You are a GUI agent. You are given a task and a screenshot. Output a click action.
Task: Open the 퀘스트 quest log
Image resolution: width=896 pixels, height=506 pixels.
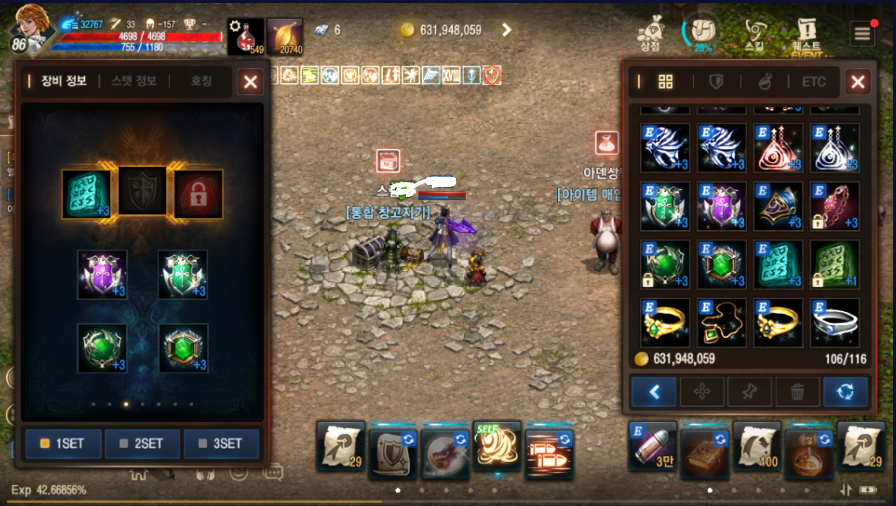806,33
